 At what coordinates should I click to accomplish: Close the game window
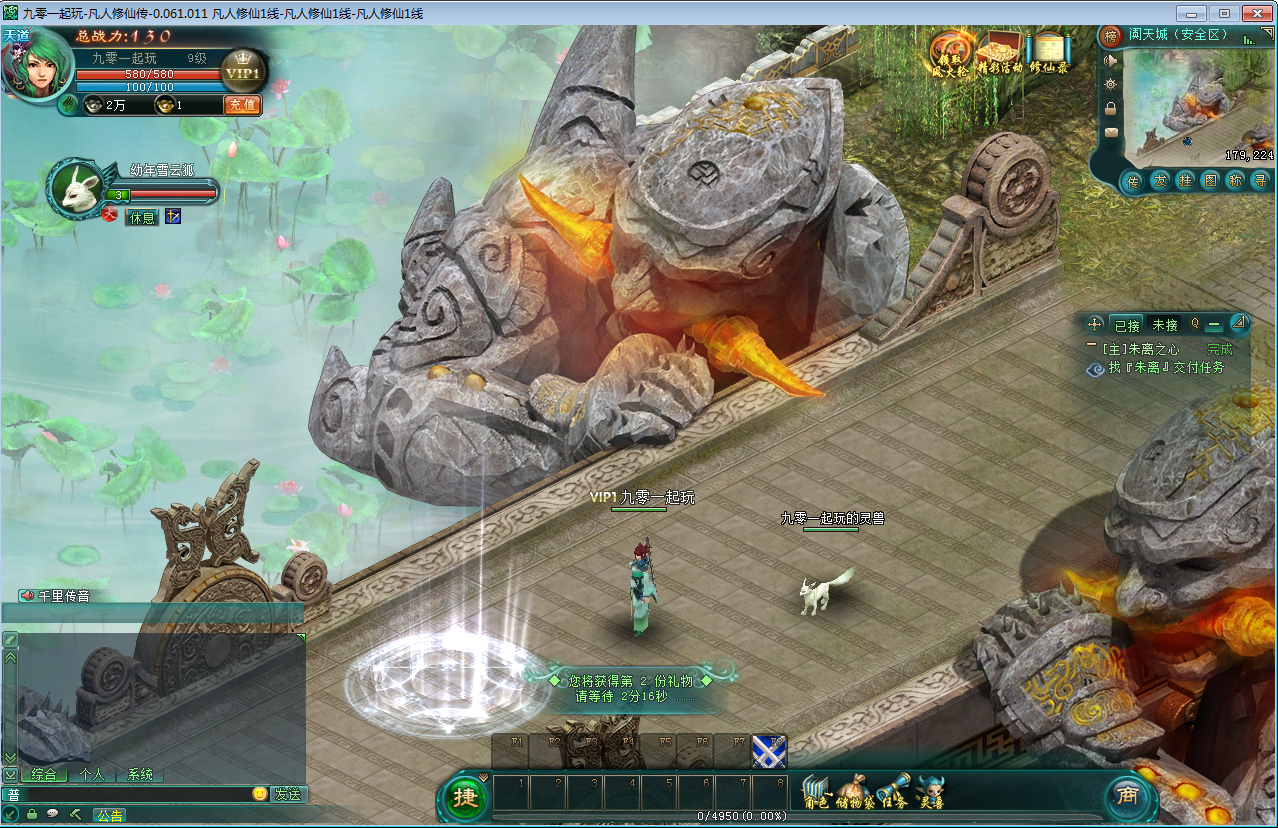(x=1255, y=13)
